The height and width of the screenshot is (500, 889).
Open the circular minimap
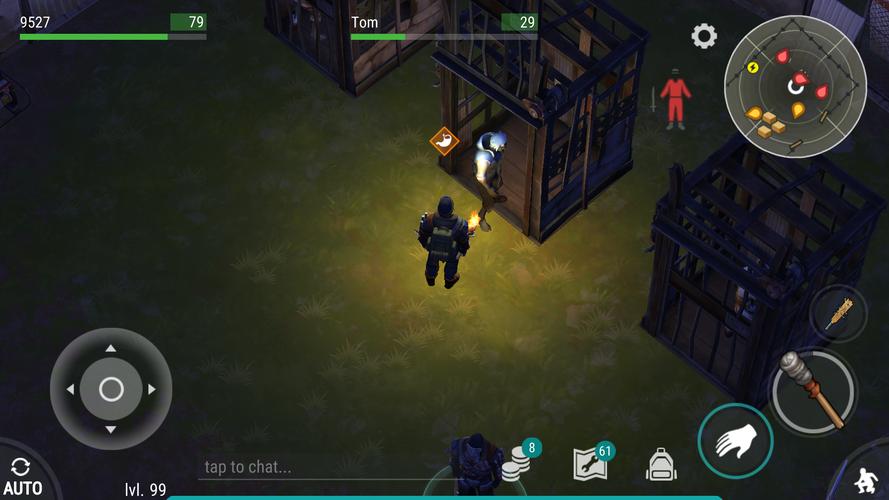(x=794, y=86)
